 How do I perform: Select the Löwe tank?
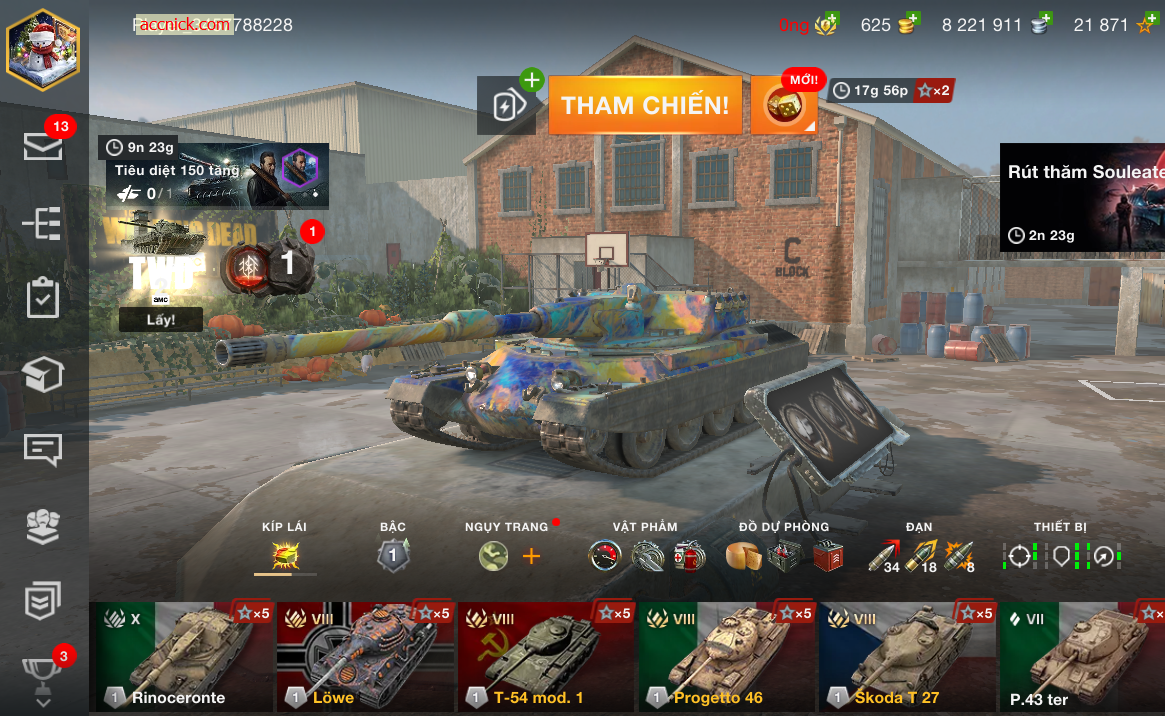365,656
